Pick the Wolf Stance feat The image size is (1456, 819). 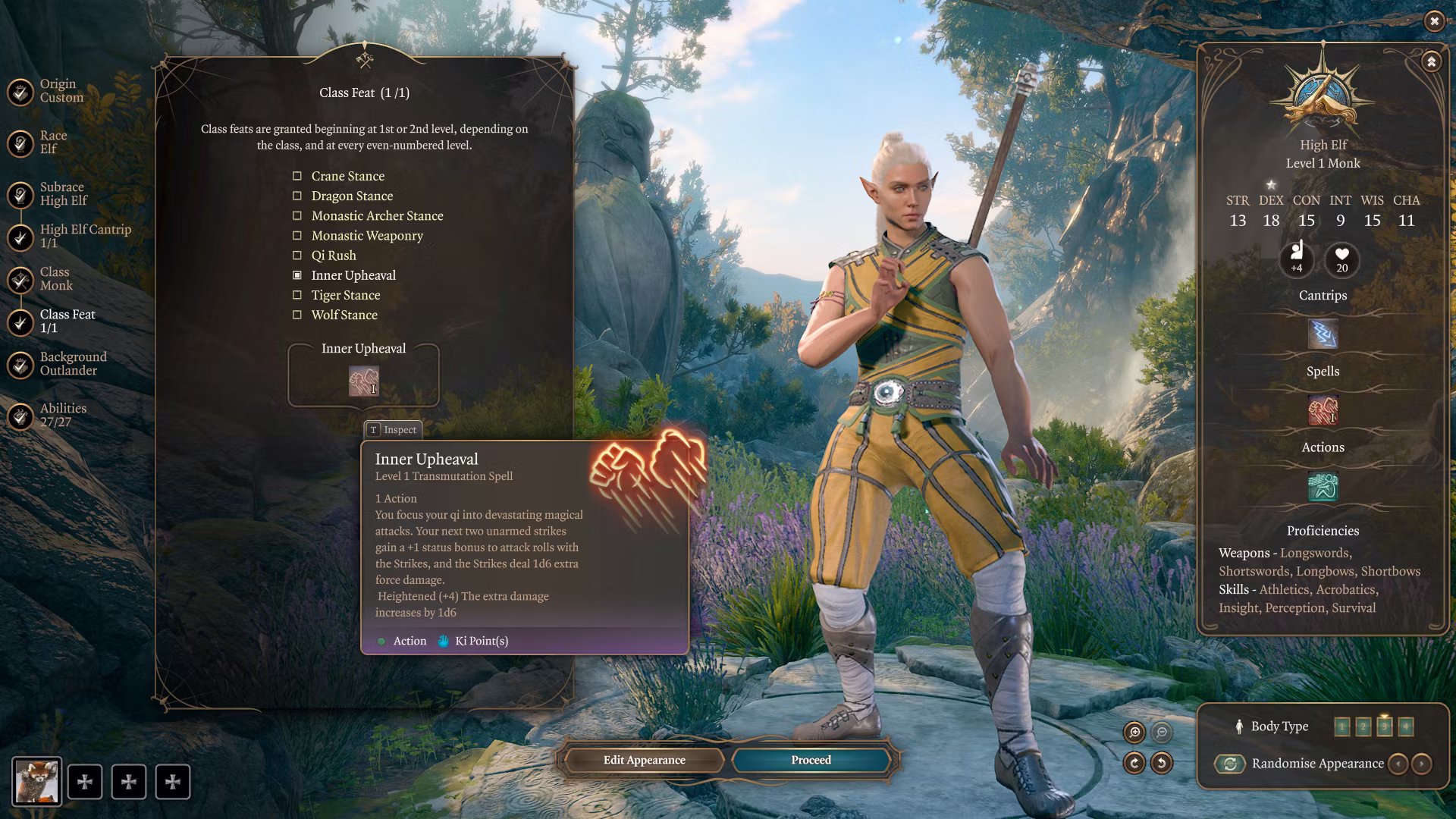pyautogui.click(x=344, y=315)
